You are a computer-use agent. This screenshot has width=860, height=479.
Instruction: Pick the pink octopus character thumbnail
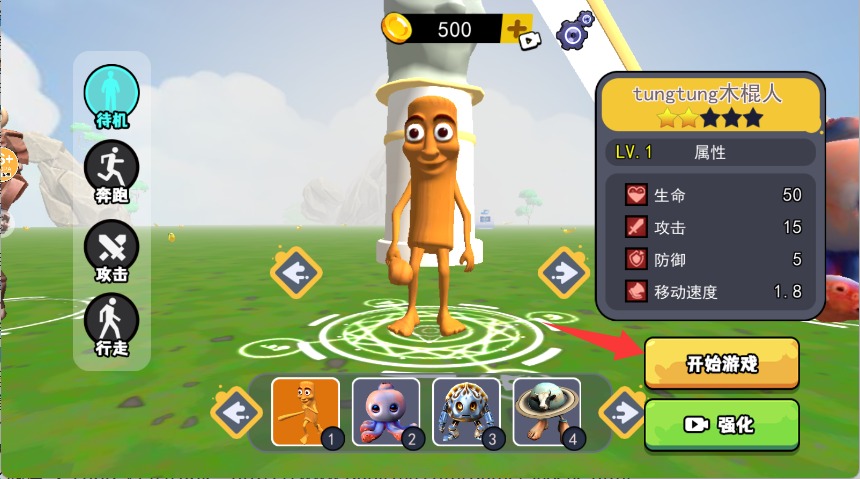point(386,411)
